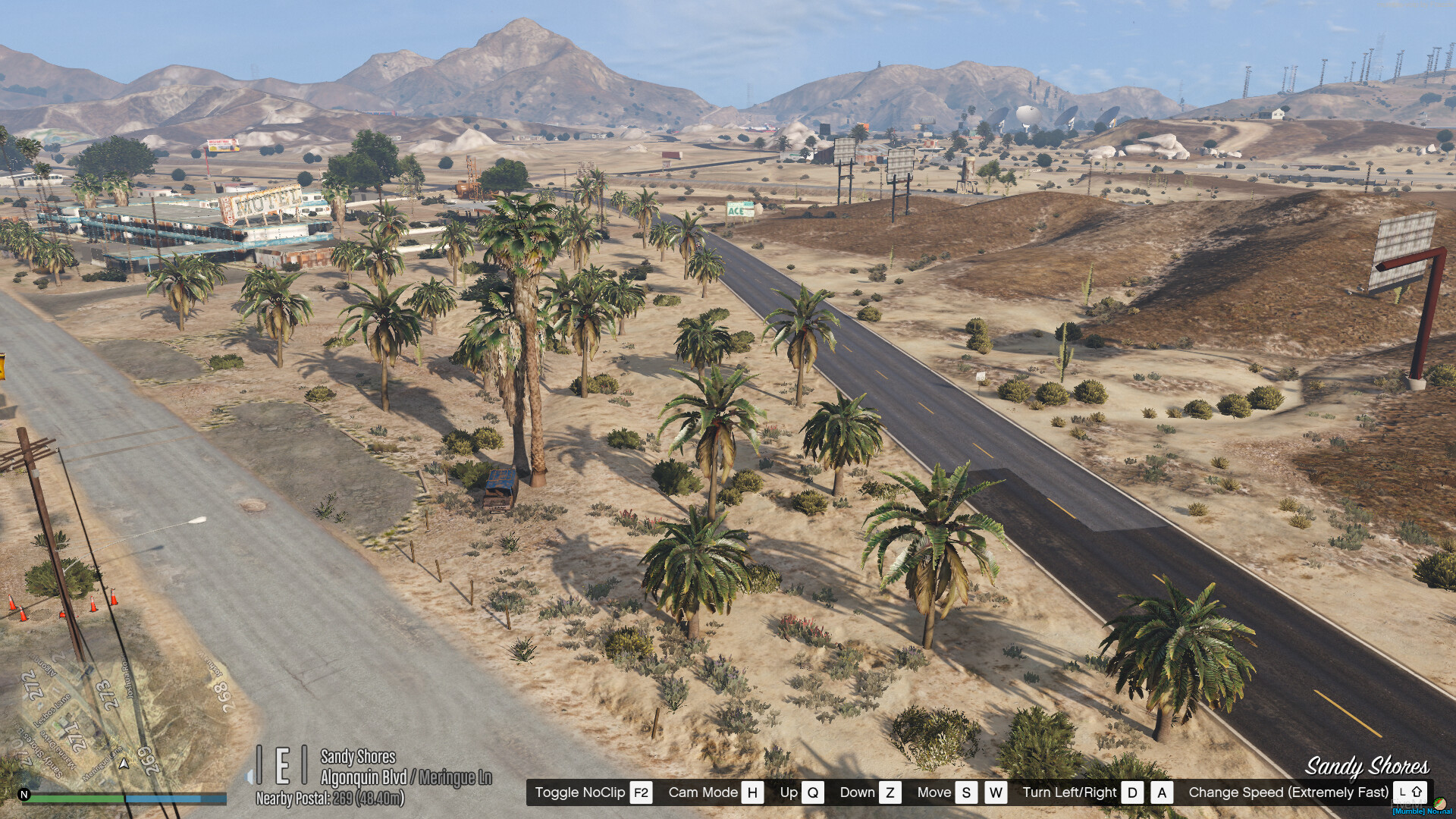This screenshot has height=819, width=1456.
Task: Open the Change Speed (Extremely Fast) setting
Action: tap(1289, 792)
